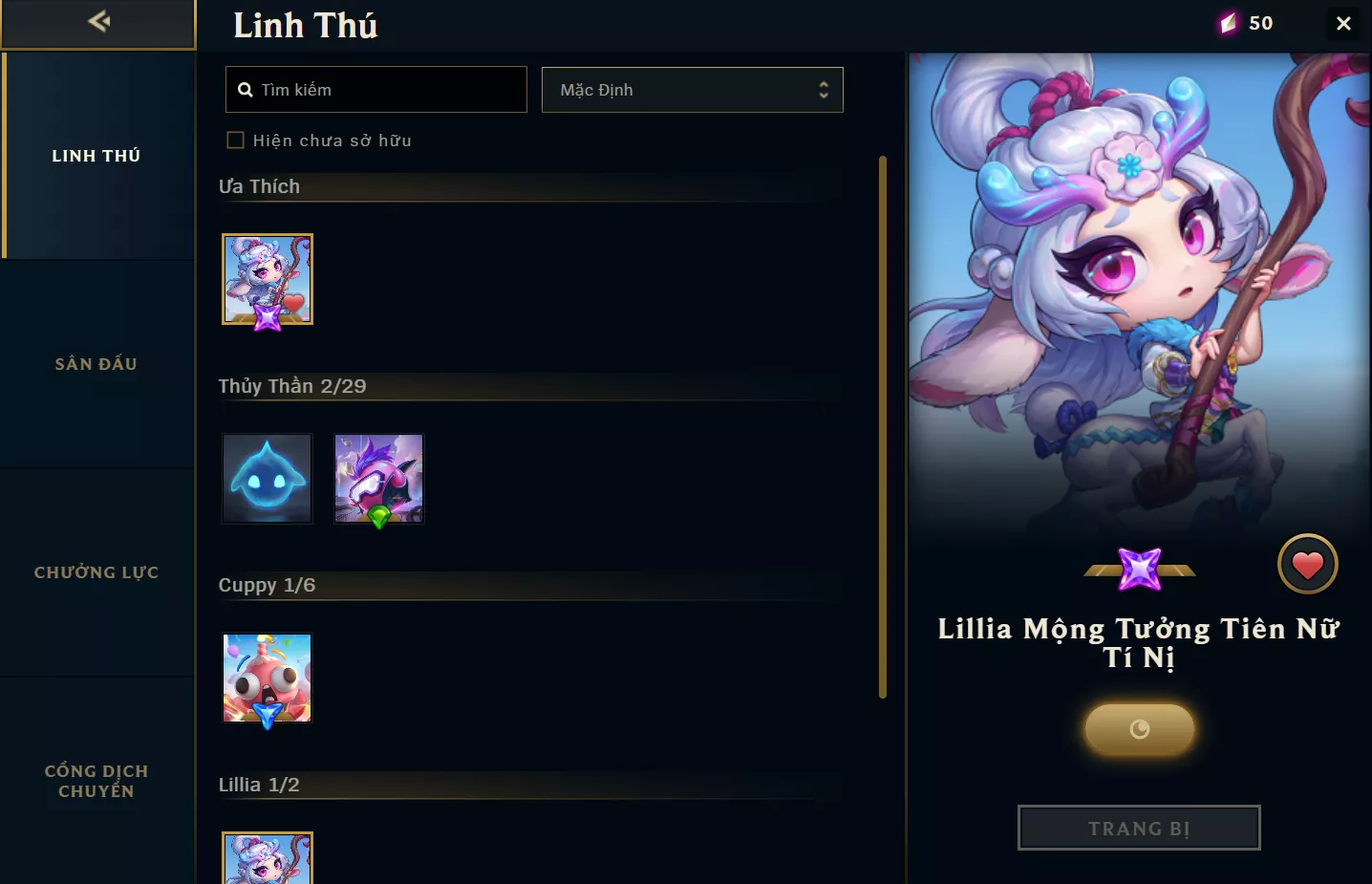Click the list scrollbar
The width and height of the screenshot is (1372, 884).
(x=883, y=427)
